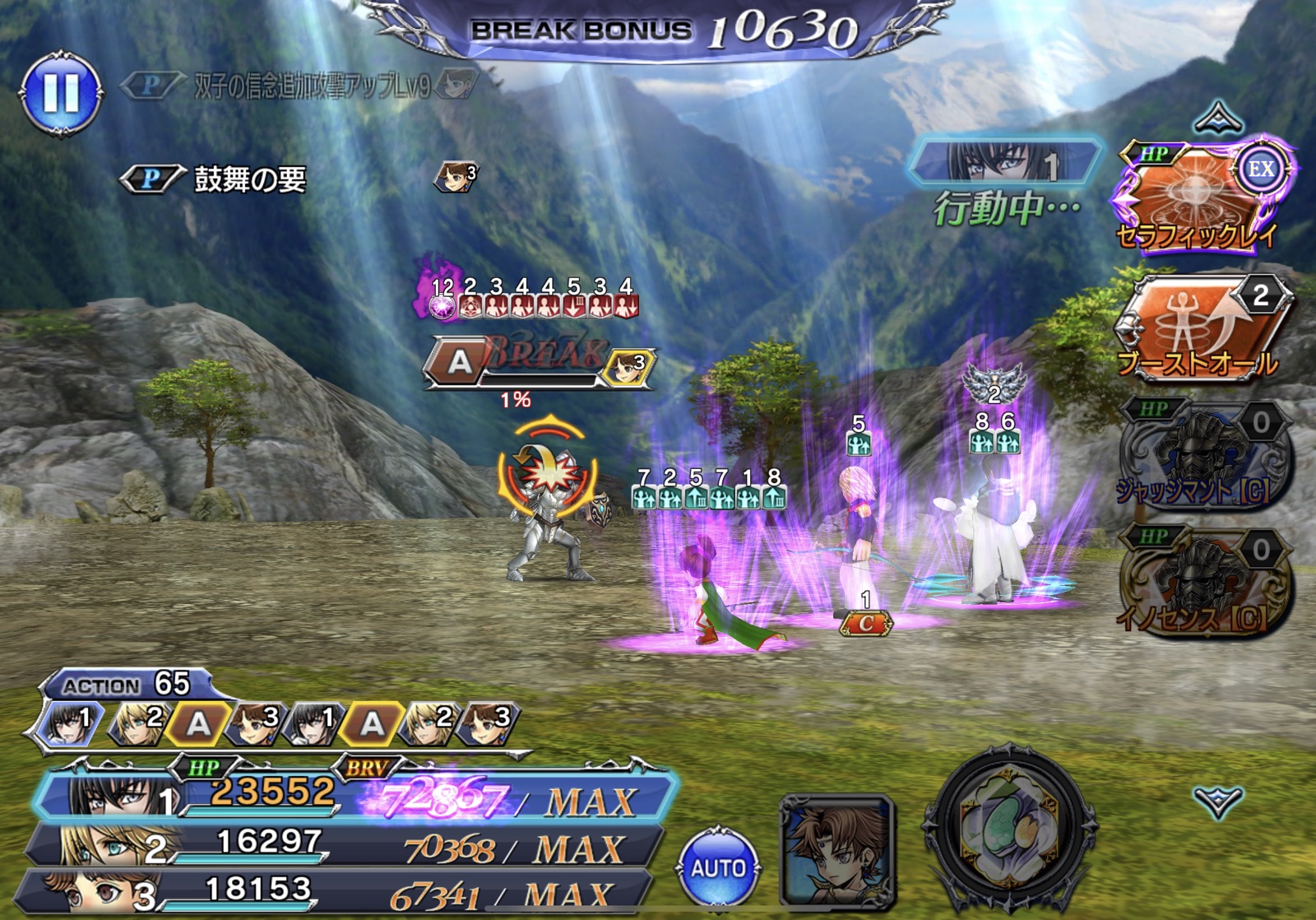This screenshot has width=1316, height=920.
Task: Pause the battle with the blue button
Action: pyautogui.click(x=61, y=92)
